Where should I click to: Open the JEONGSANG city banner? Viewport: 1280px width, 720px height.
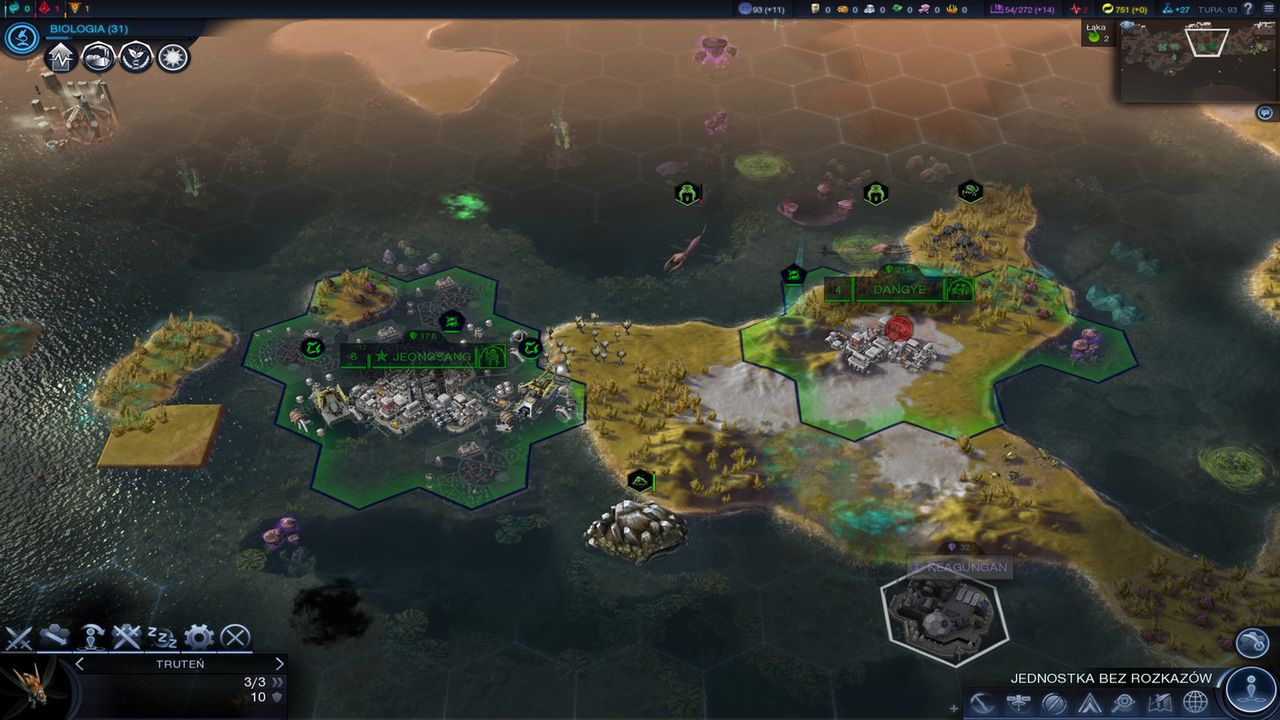[425, 352]
